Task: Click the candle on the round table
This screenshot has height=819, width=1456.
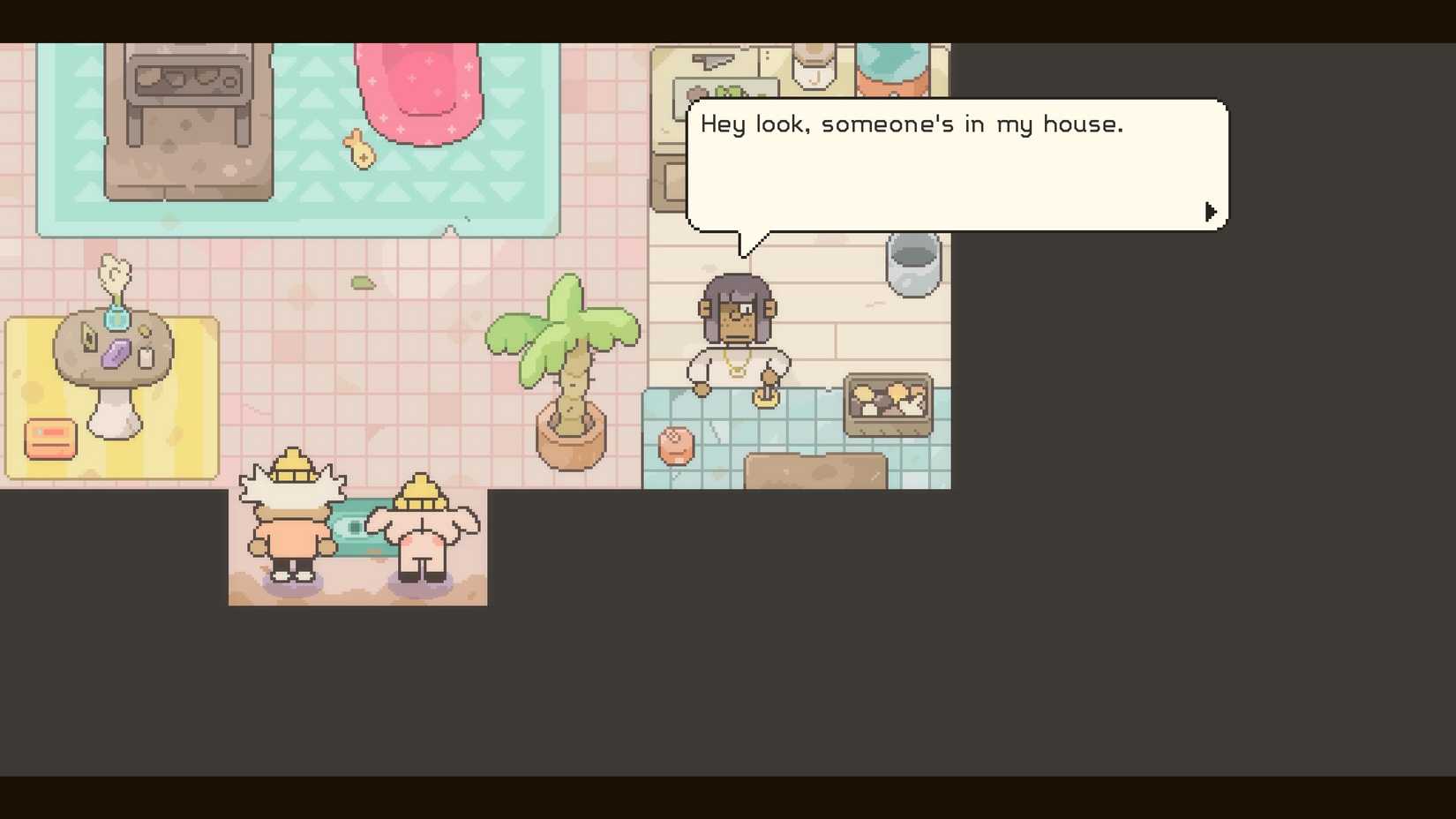Action: point(146,356)
